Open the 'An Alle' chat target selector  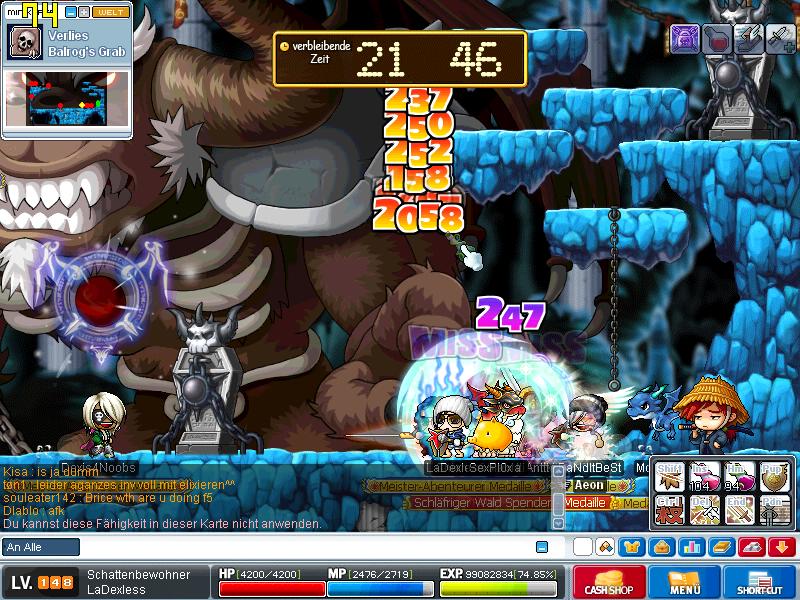(x=41, y=547)
